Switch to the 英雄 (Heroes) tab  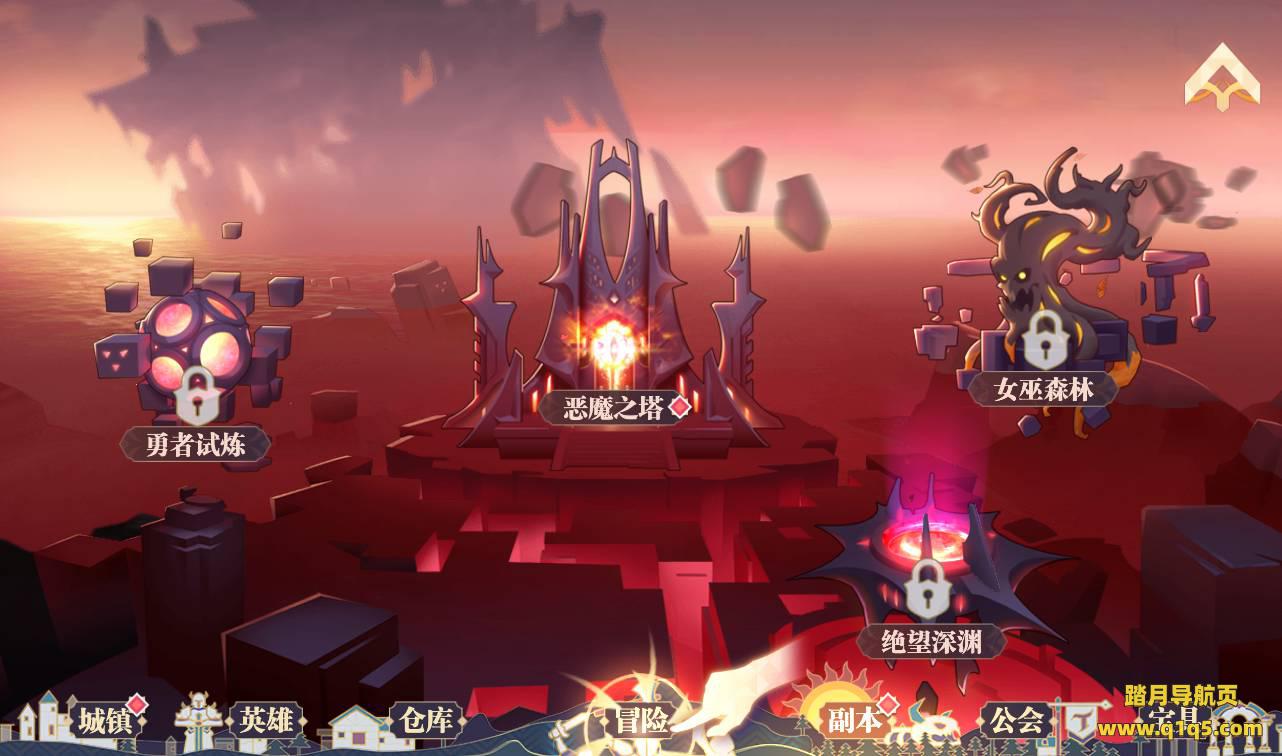pyautogui.click(x=264, y=720)
